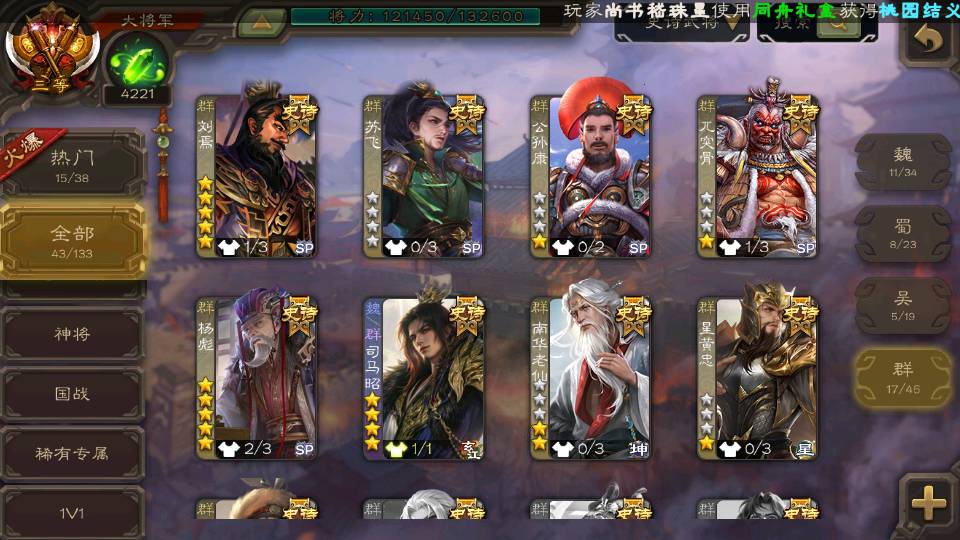960x540 pixels.
Task: Select the 稀有专属 category
Action: [72, 453]
